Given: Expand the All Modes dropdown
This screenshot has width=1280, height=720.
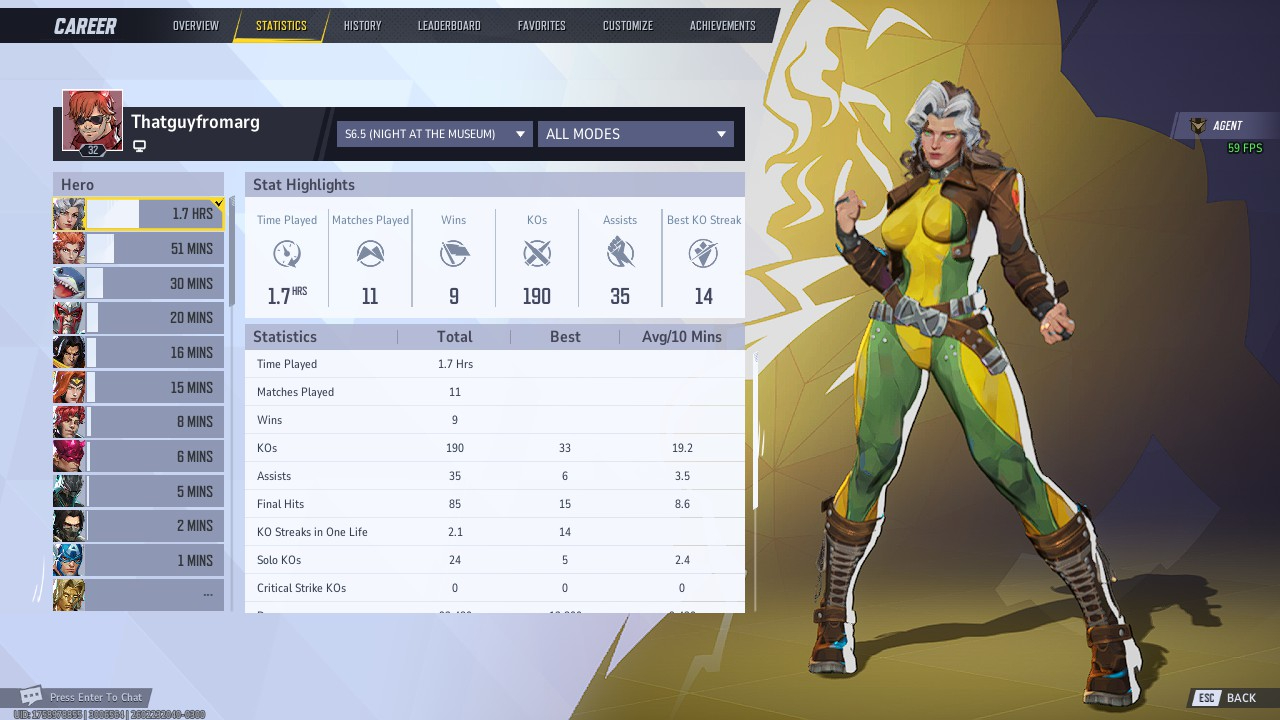Looking at the screenshot, I should coord(635,134).
